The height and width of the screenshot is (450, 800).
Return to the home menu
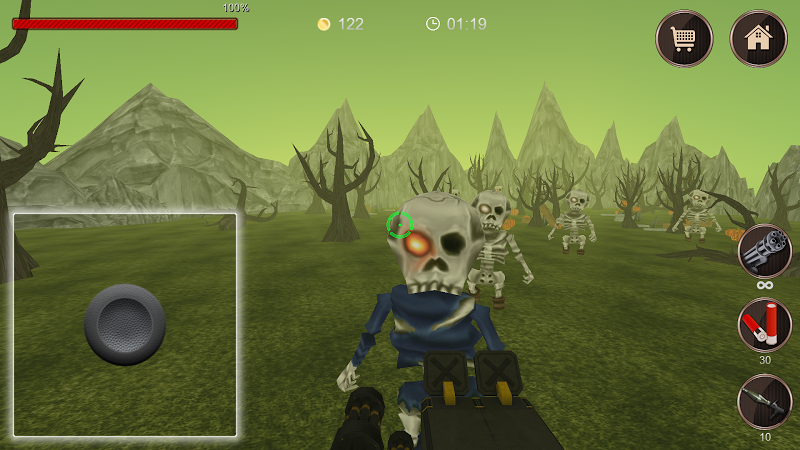(x=759, y=39)
